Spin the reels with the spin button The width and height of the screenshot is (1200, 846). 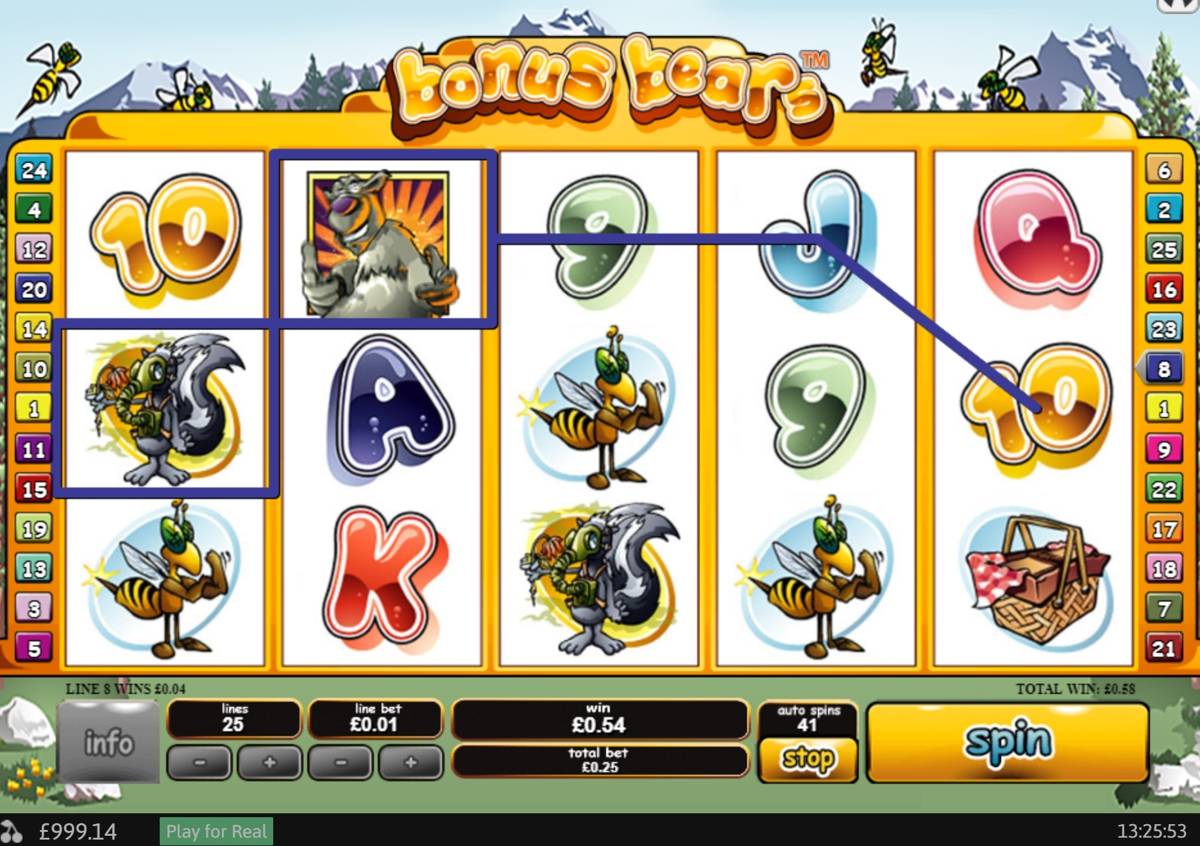1007,743
